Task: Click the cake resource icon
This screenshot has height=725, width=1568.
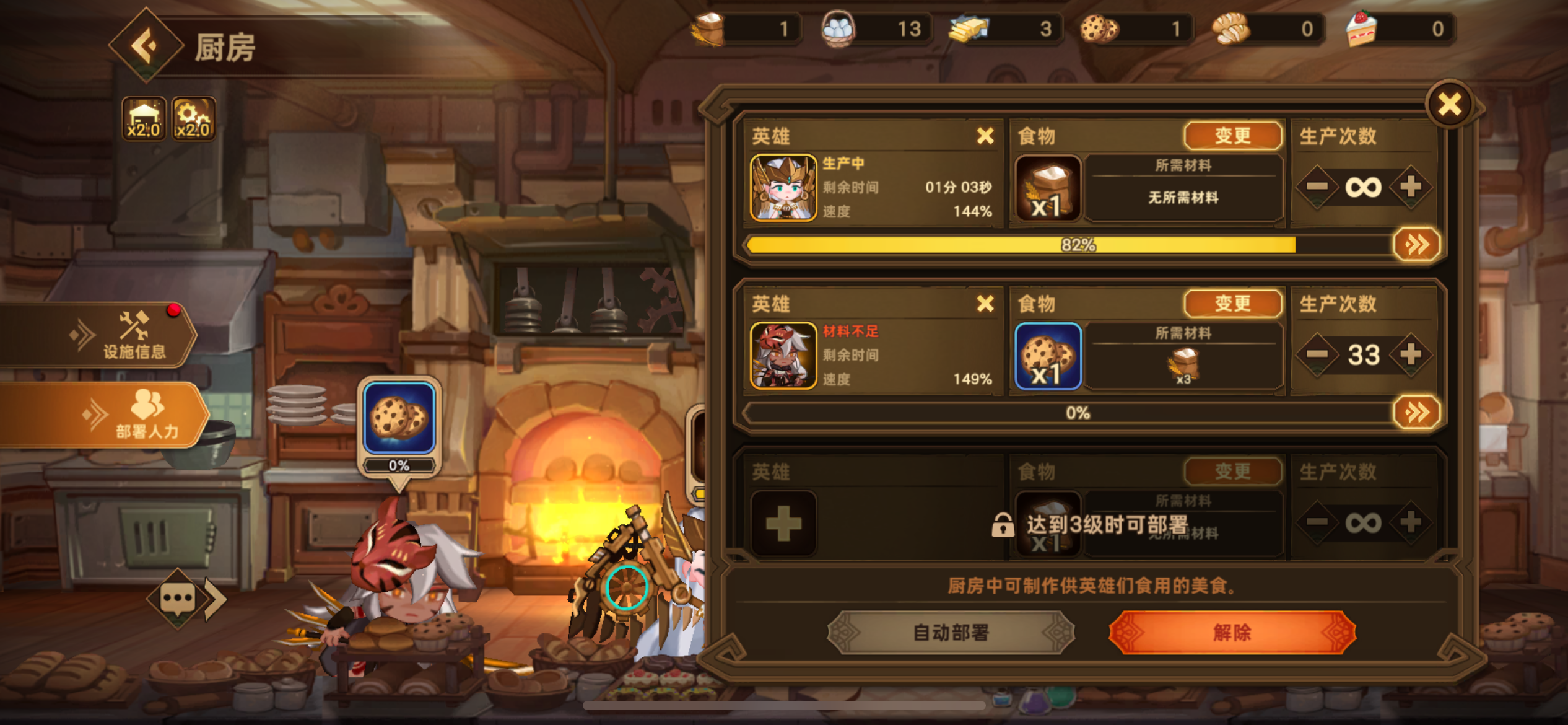Action: pyautogui.click(x=1362, y=27)
